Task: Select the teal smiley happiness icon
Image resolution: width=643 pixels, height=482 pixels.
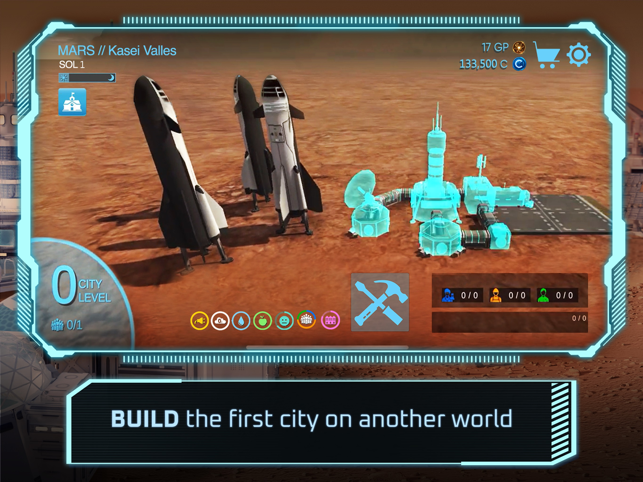Action: pyautogui.click(x=285, y=320)
